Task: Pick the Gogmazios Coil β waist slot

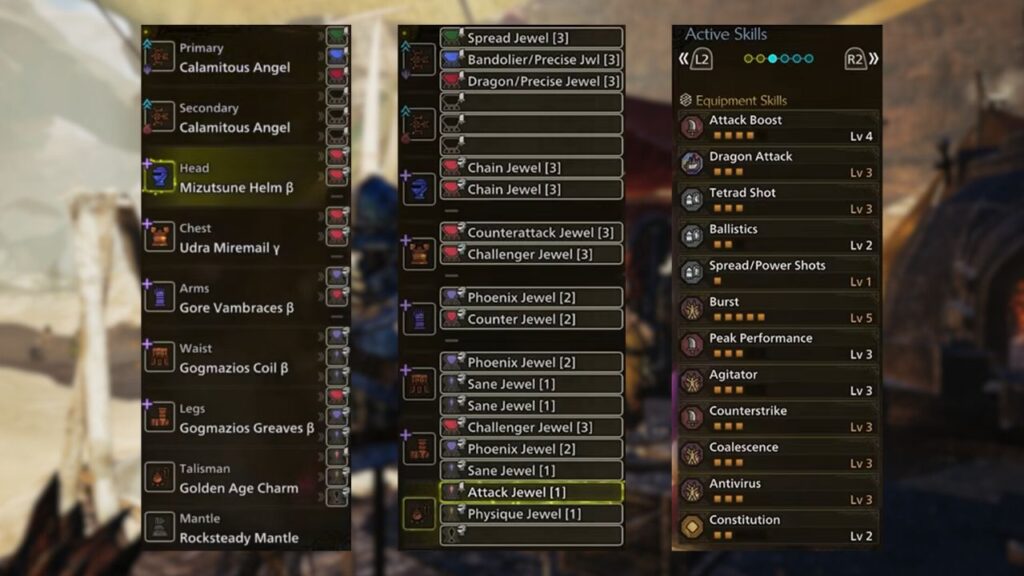Action: [x=234, y=358]
